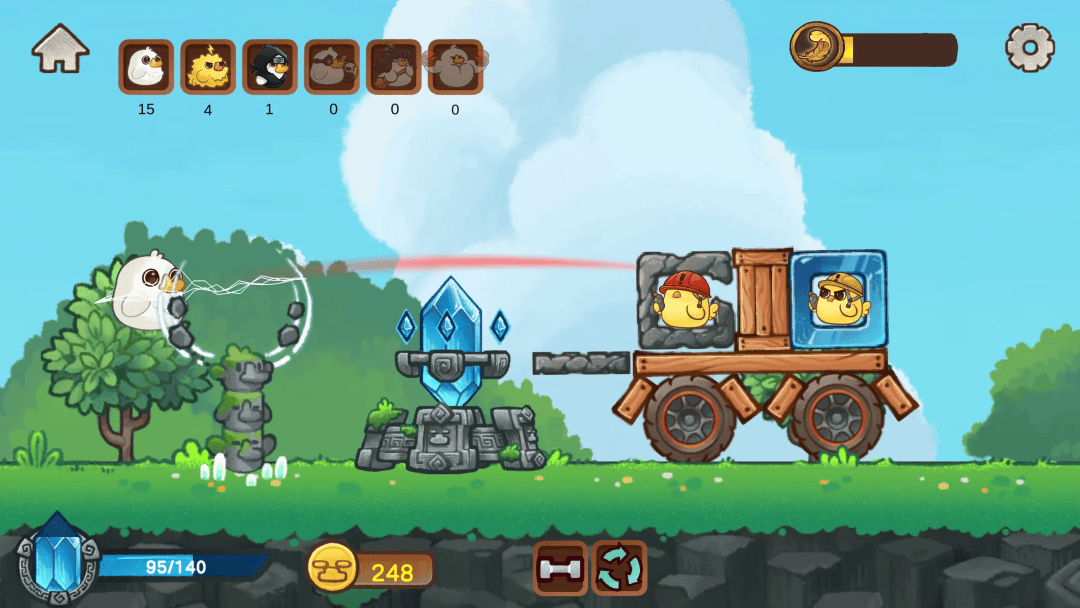The width and height of the screenshot is (1080, 608).
Task: Select the white bird slot
Action: click(146, 67)
